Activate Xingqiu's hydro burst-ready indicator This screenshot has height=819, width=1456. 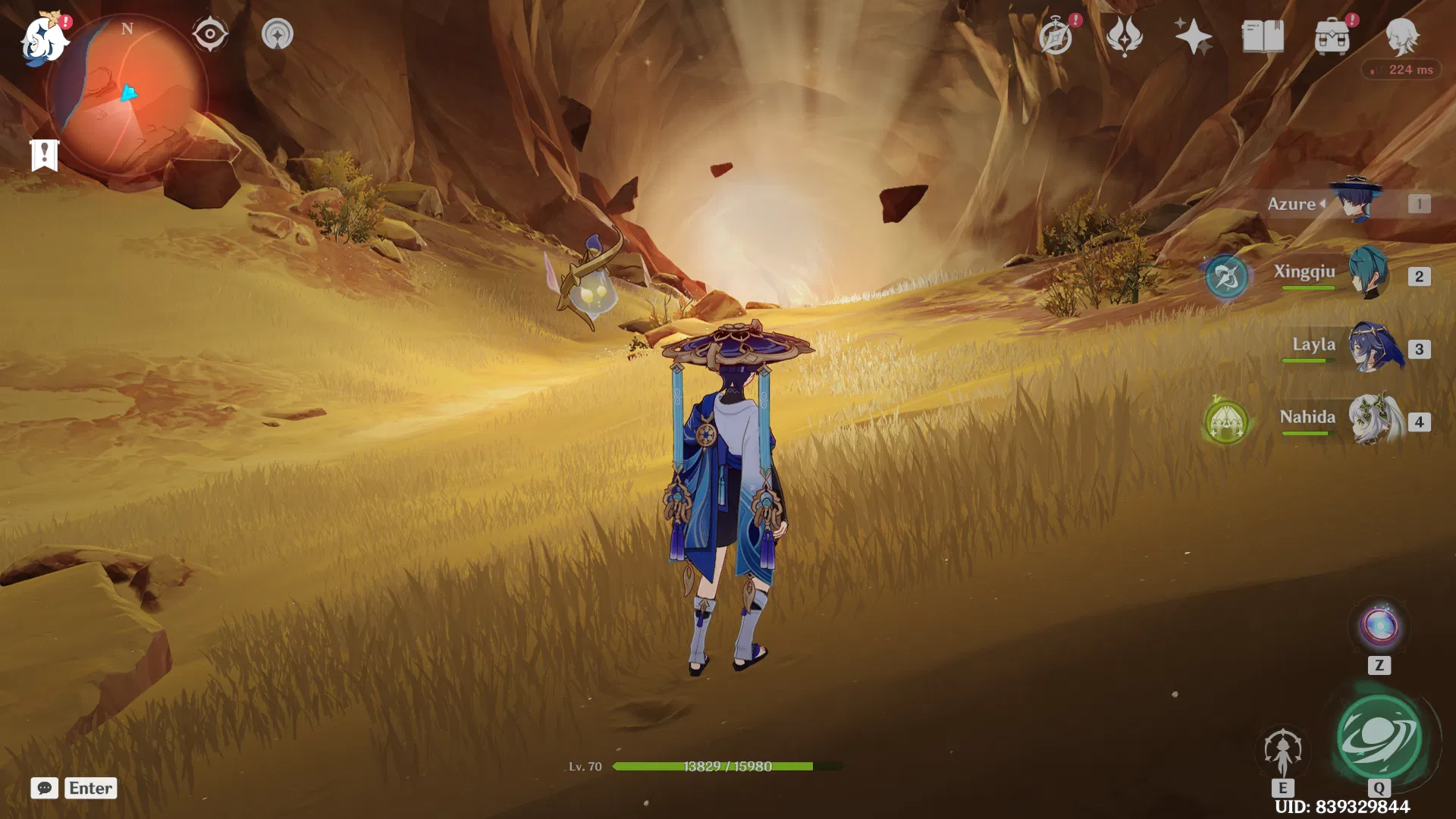pyautogui.click(x=1226, y=277)
